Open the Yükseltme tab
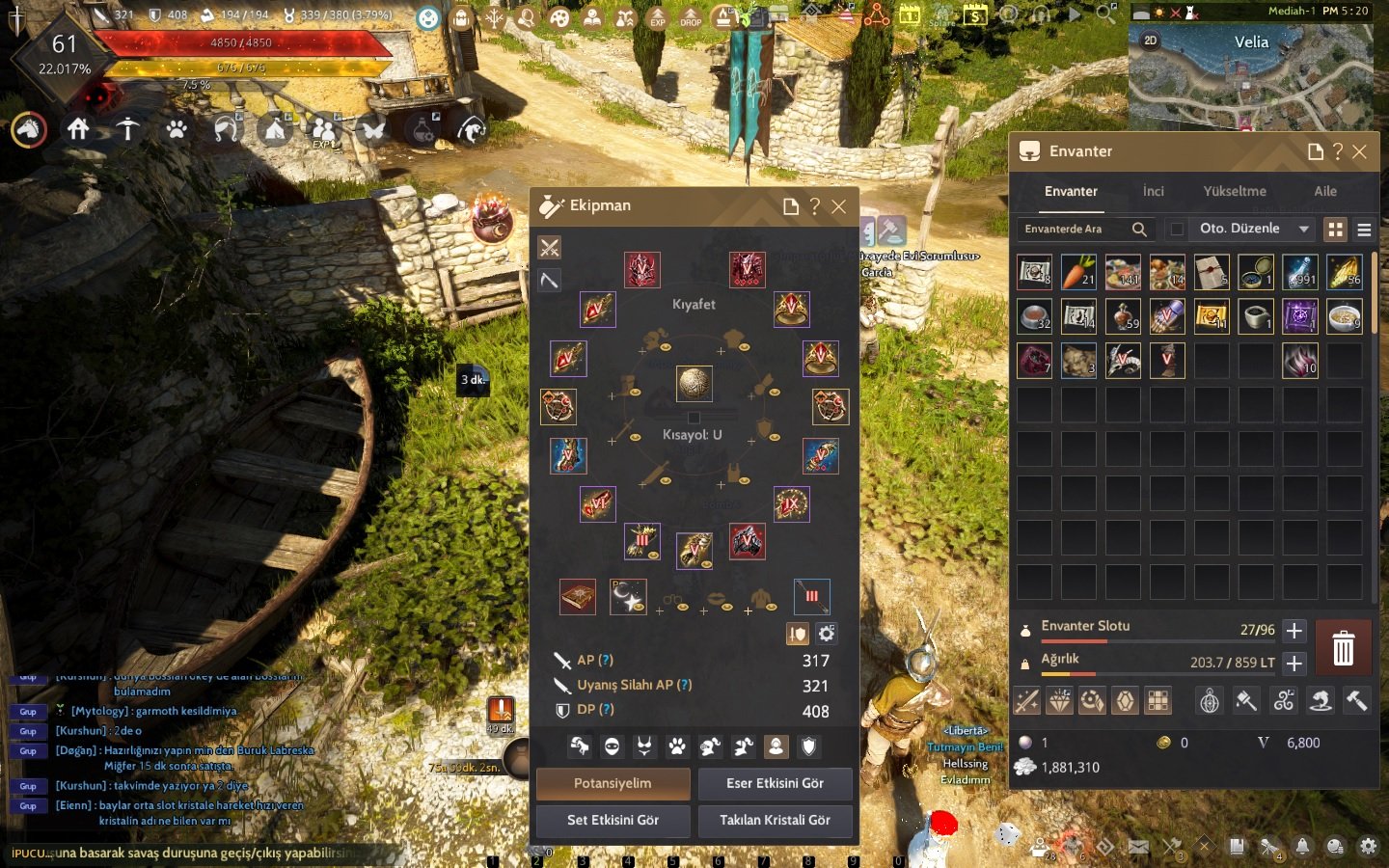This screenshot has width=1389, height=868. 1235,191
